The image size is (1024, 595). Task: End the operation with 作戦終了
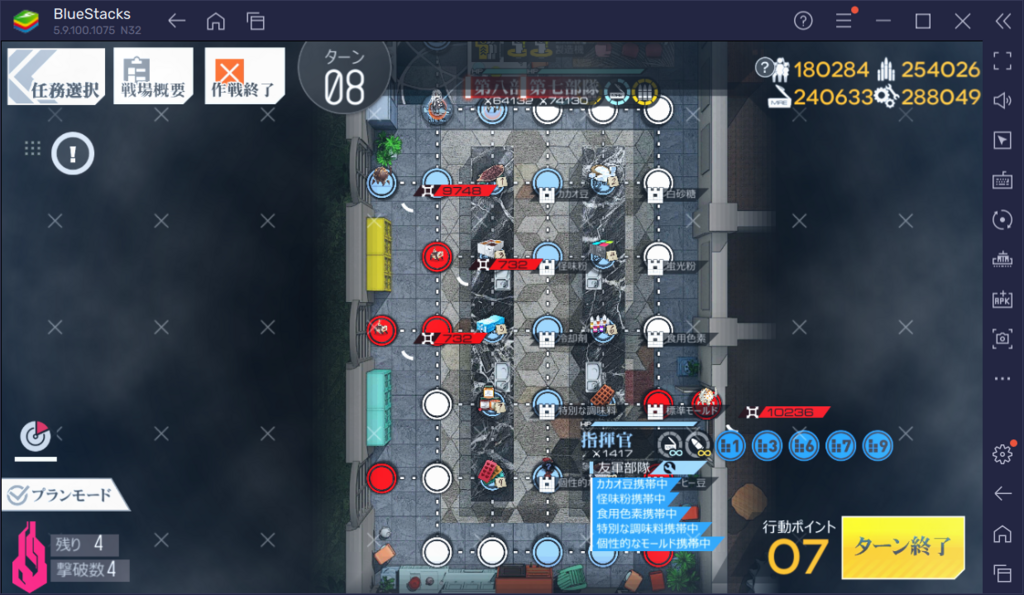[x=244, y=77]
